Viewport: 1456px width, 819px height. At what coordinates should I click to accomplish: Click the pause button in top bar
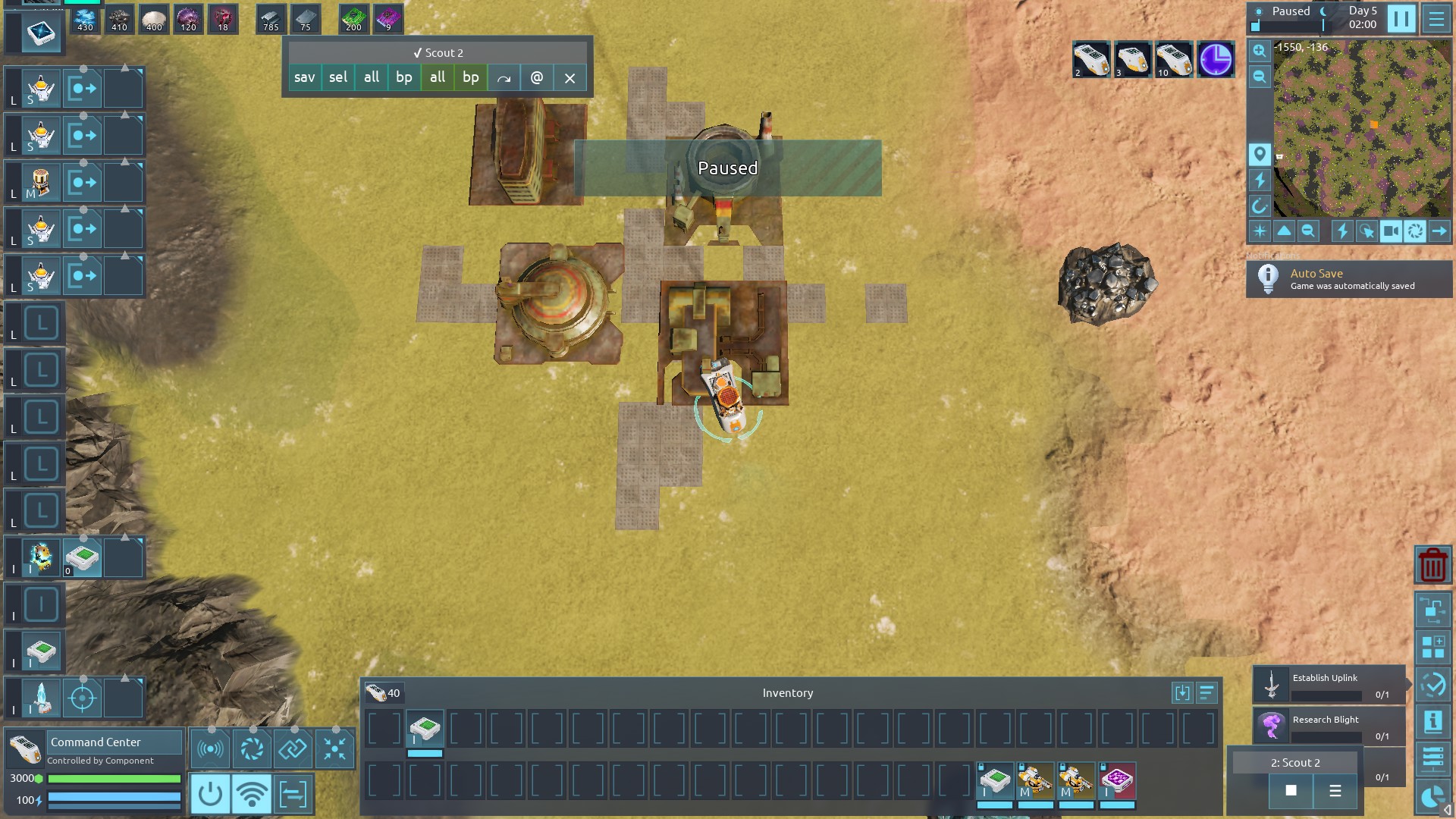[x=1401, y=18]
